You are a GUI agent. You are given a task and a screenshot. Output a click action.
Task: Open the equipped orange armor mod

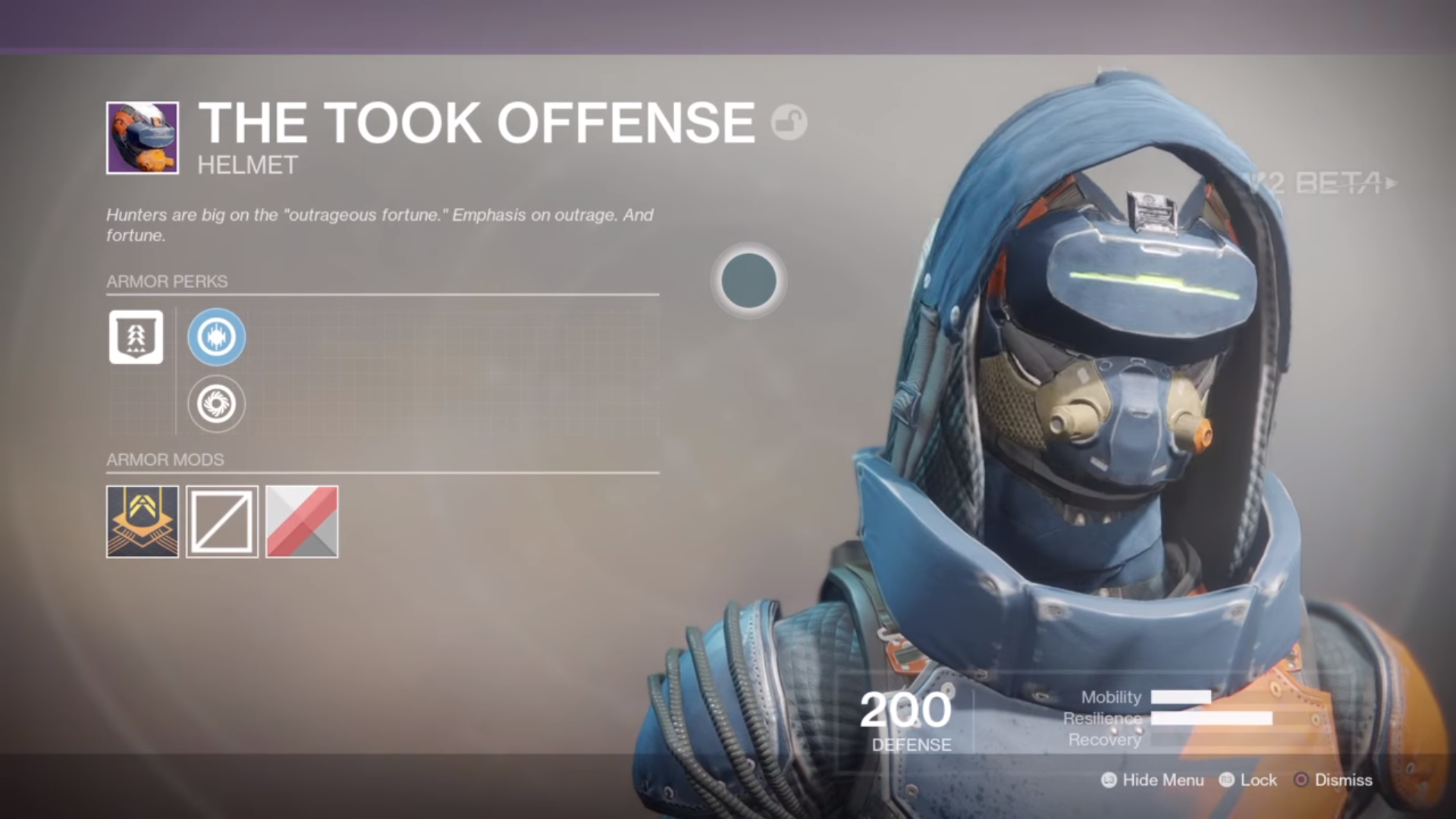click(142, 522)
